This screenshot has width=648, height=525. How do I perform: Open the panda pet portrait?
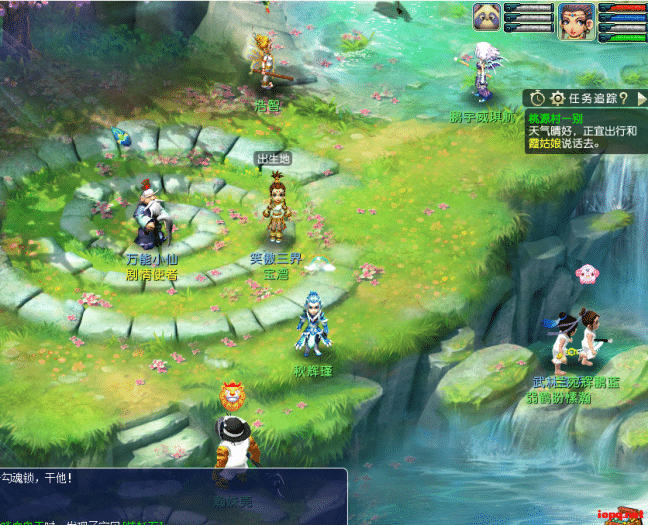pos(488,18)
